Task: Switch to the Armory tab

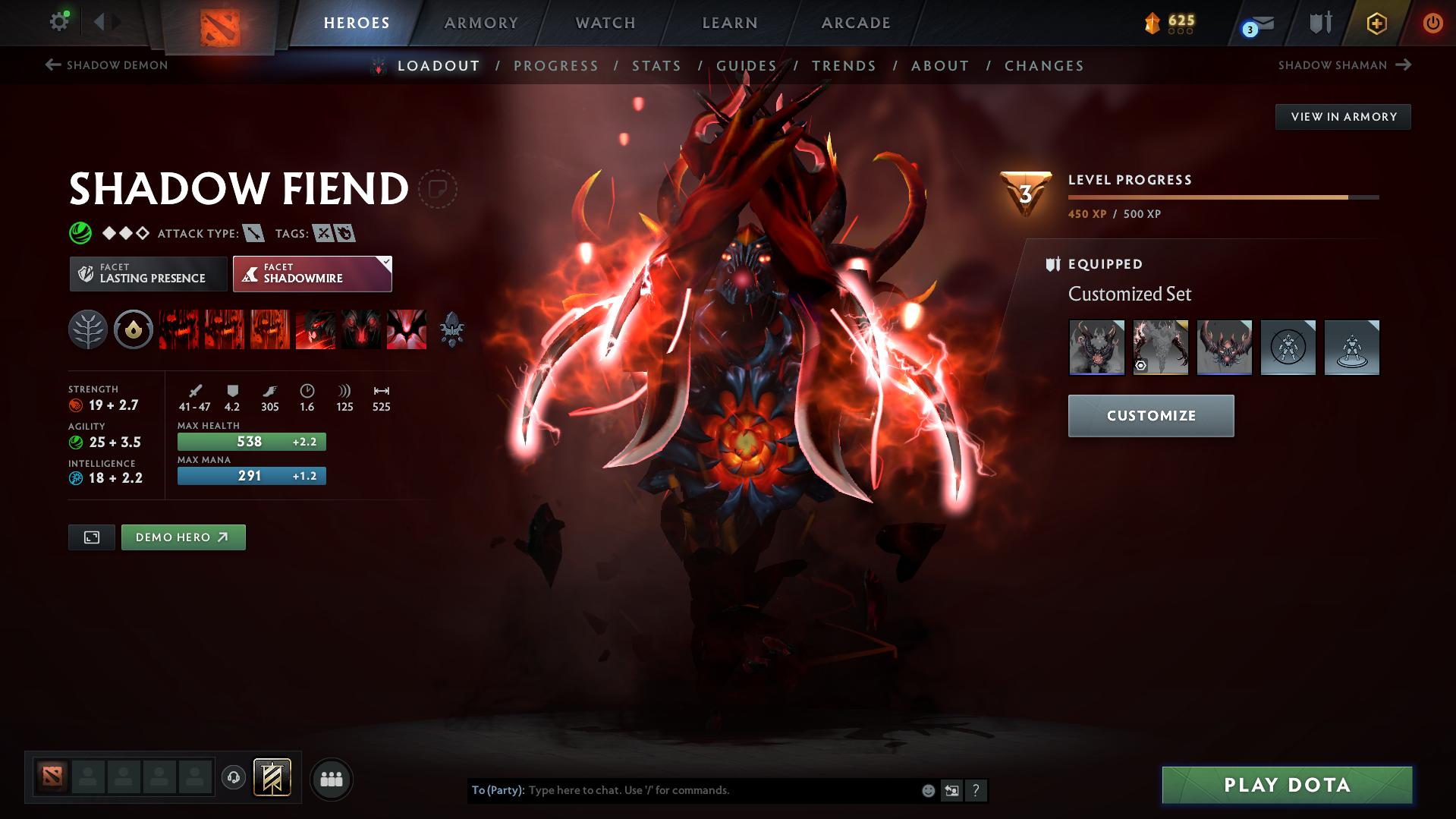Action: tap(481, 23)
